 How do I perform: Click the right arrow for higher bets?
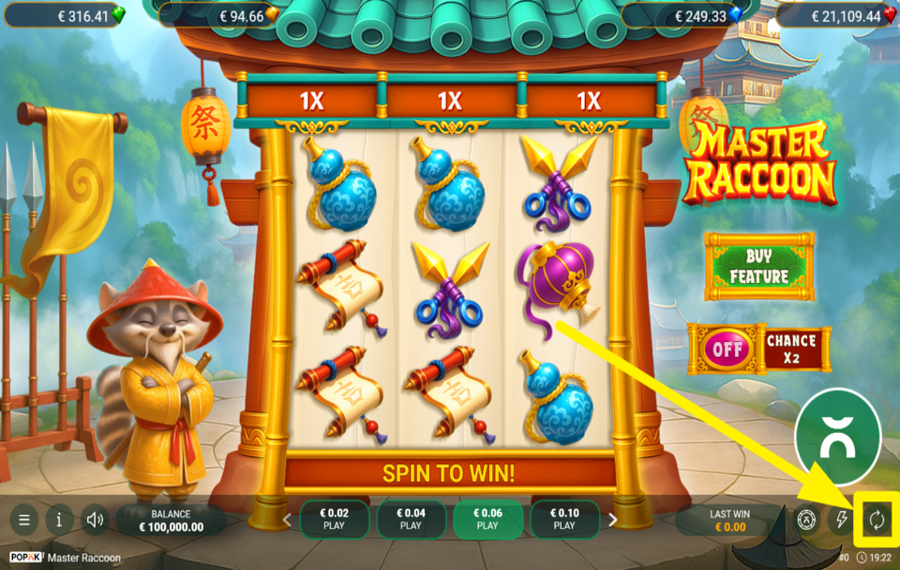pos(613,520)
